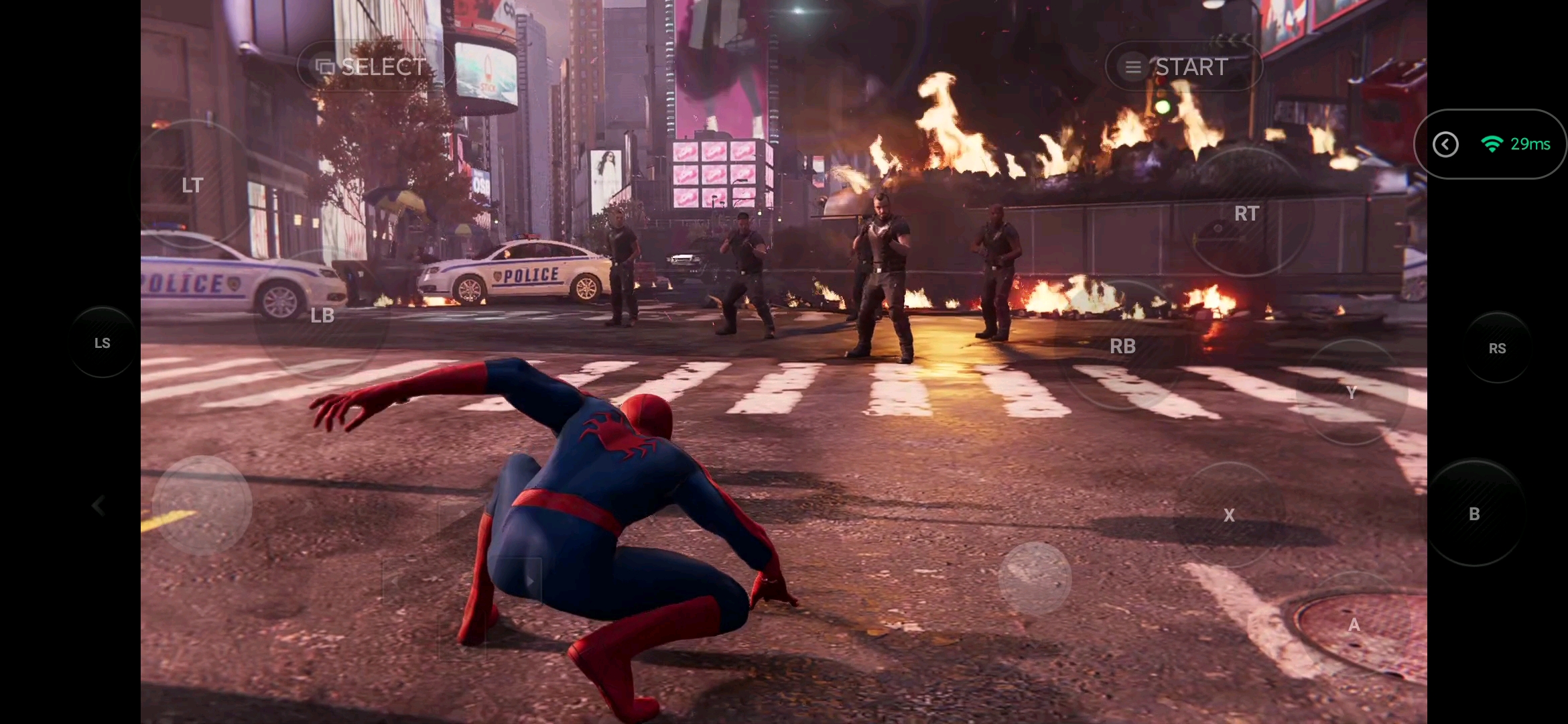The height and width of the screenshot is (724, 1568).
Task: Tap the RT trigger touch button
Action: (1246, 213)
